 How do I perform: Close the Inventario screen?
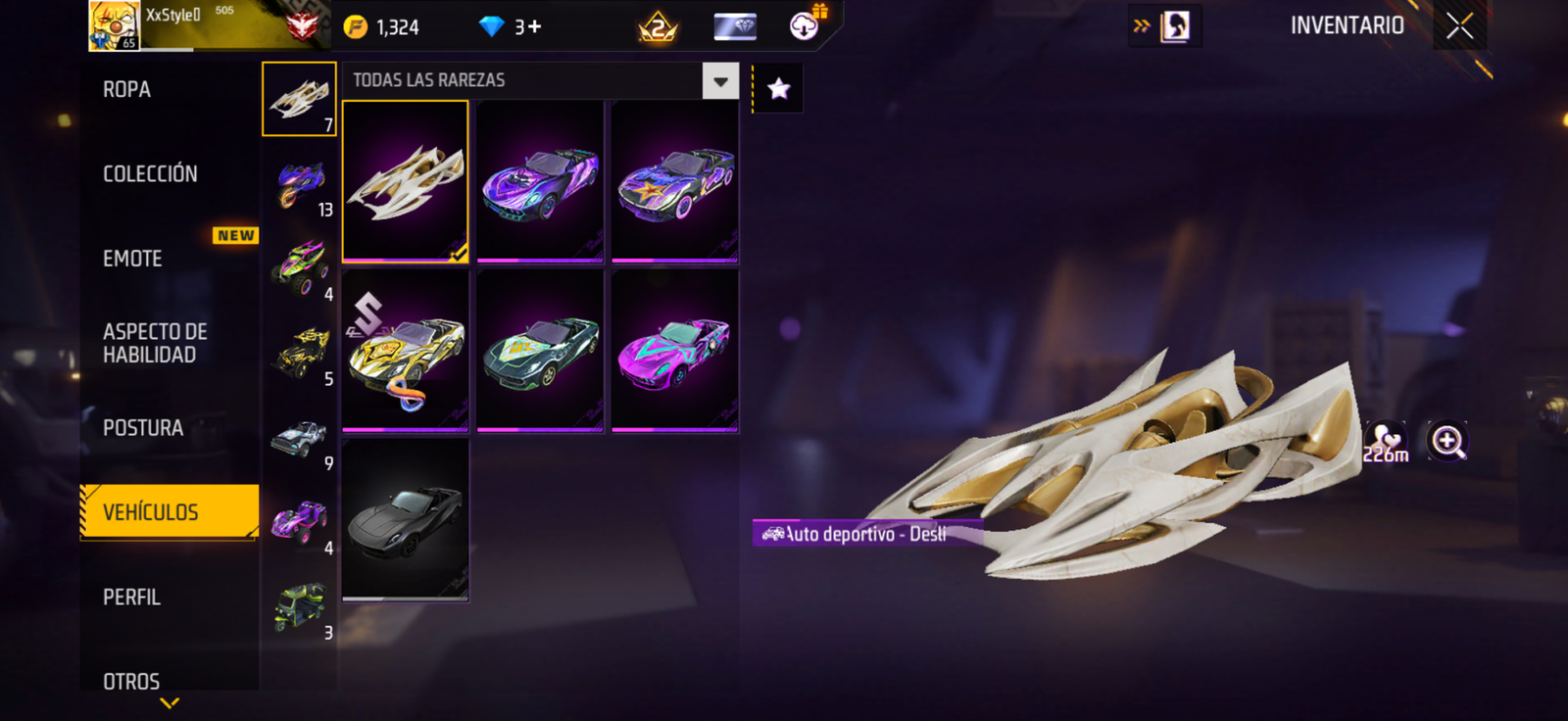click(x=1459, y=26)
